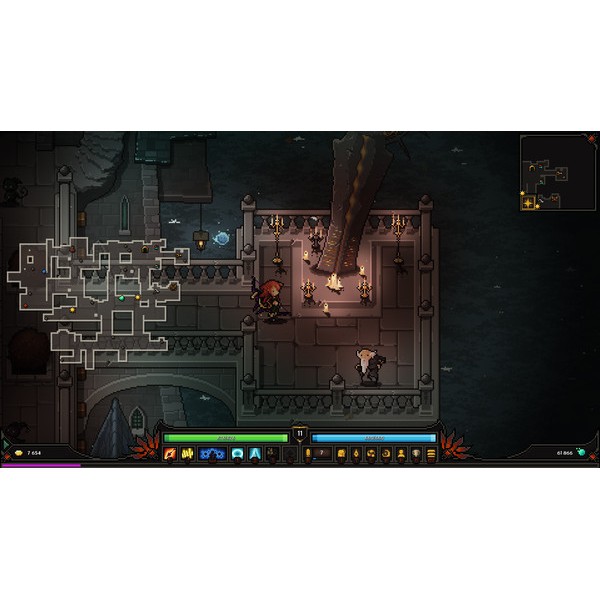Viewport: 600px width, 600px height.
Task: Open the golden swirl menu icon
Action: [x=371, y=454]
